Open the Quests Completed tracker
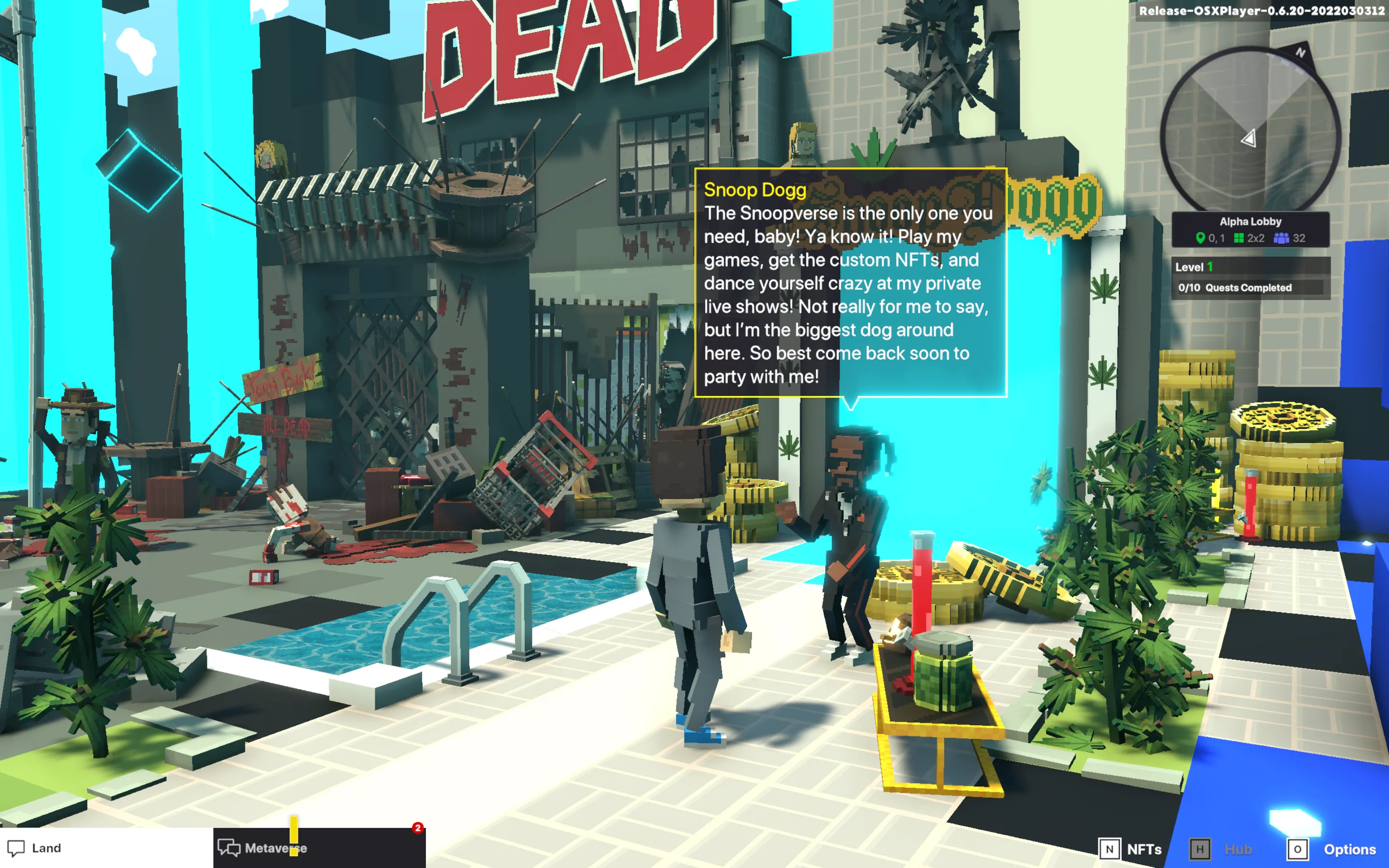This screenshot has width=1389, height=868. point(1249,287)
